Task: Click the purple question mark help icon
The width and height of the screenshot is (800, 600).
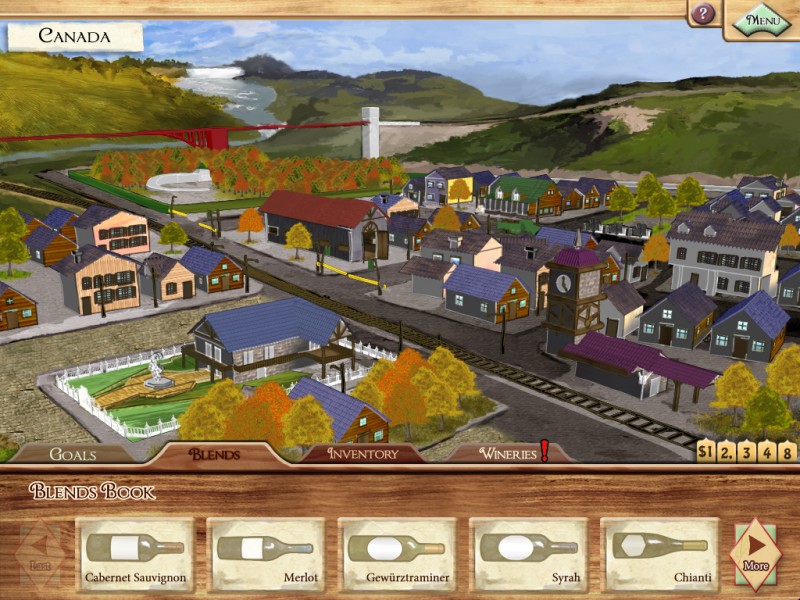Action: coord(704,14)
